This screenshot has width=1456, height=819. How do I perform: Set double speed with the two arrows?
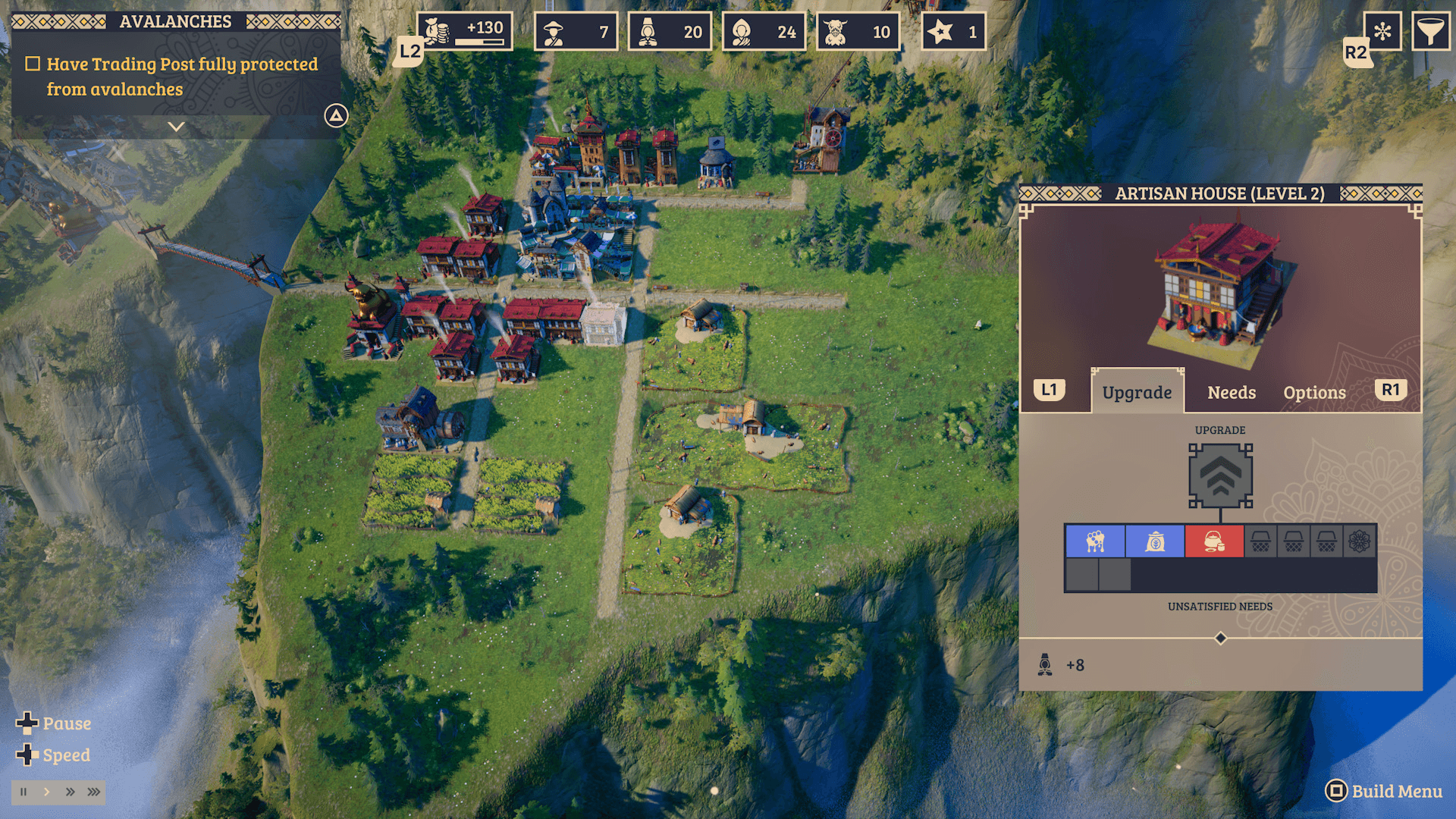pyautogui.click(x=70, y=792)
